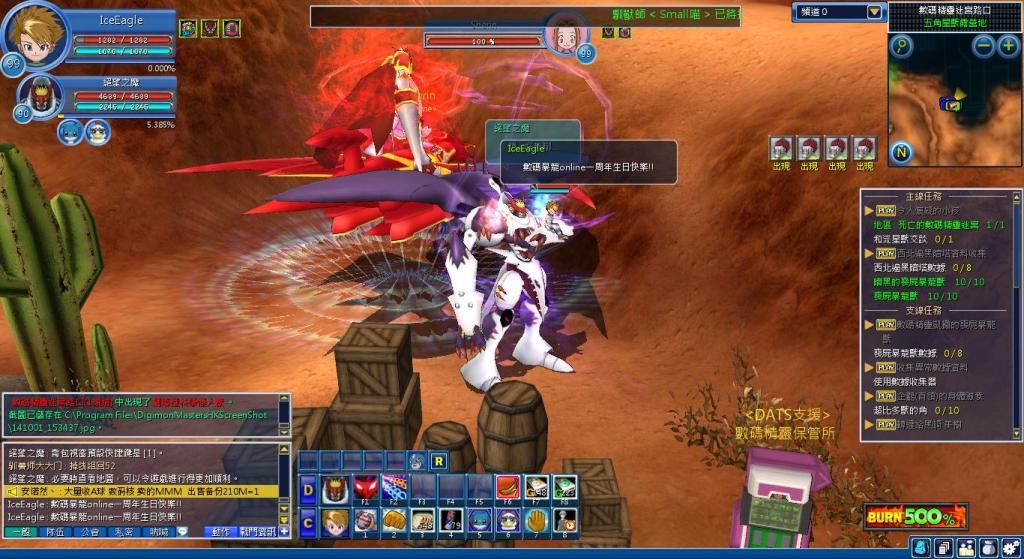Click the minimap N compass button

(x=902, y=152)
